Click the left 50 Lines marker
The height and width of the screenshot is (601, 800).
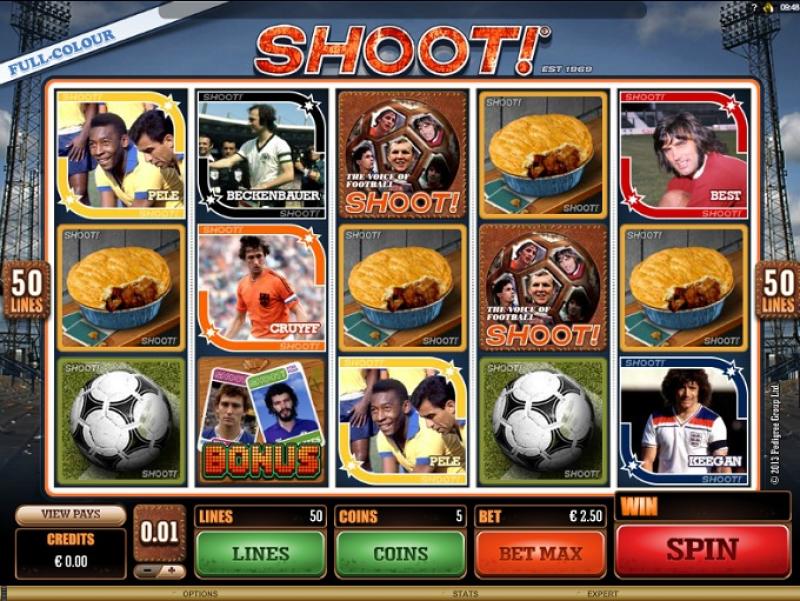[25, 290]
